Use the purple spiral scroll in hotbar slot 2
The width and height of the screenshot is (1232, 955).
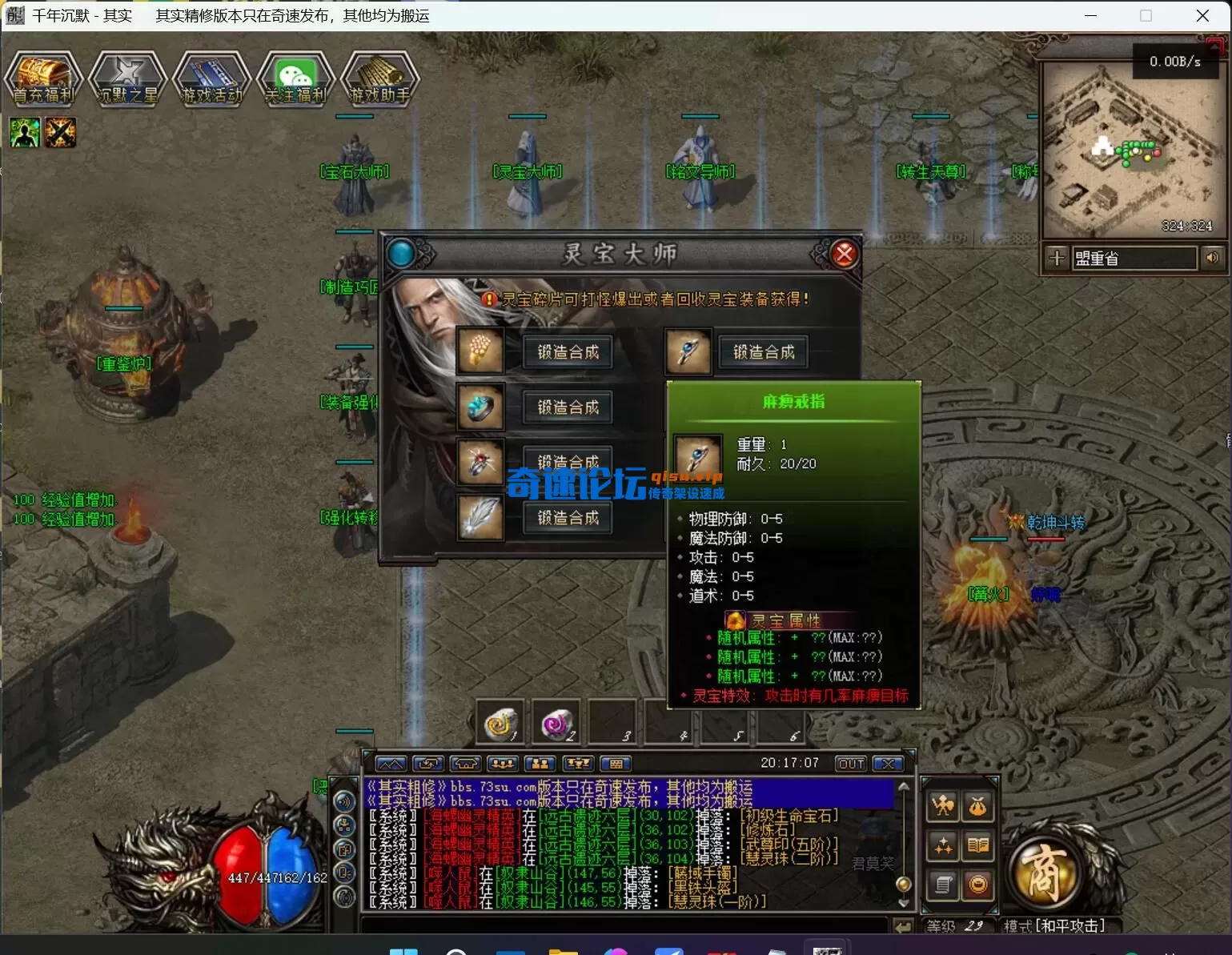tap(556, 724)
